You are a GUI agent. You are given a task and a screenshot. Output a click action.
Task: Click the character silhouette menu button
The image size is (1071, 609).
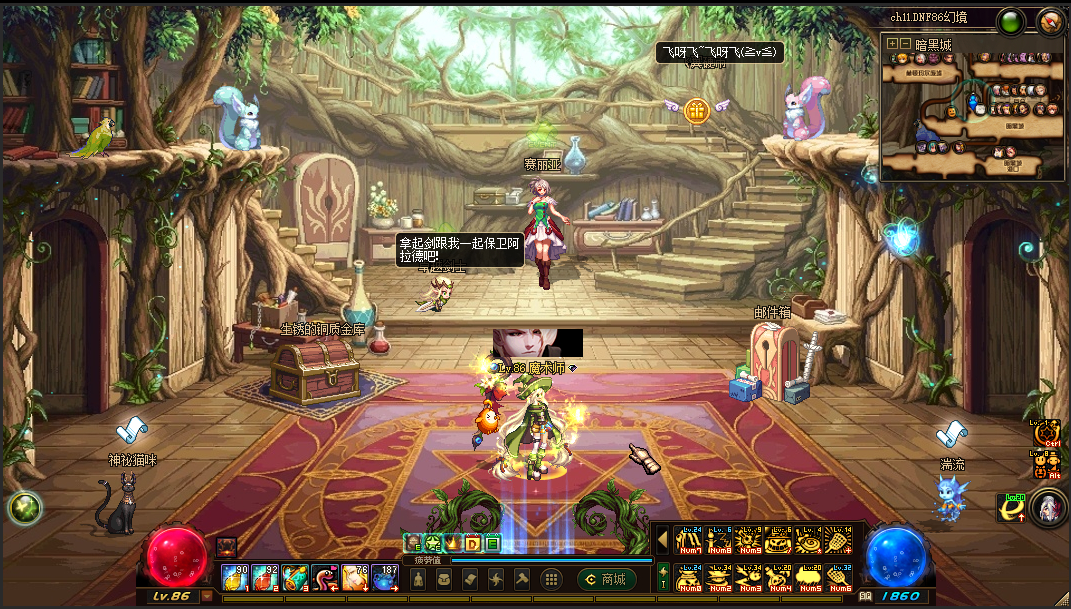pyautogui.click(x=418, y=579)
